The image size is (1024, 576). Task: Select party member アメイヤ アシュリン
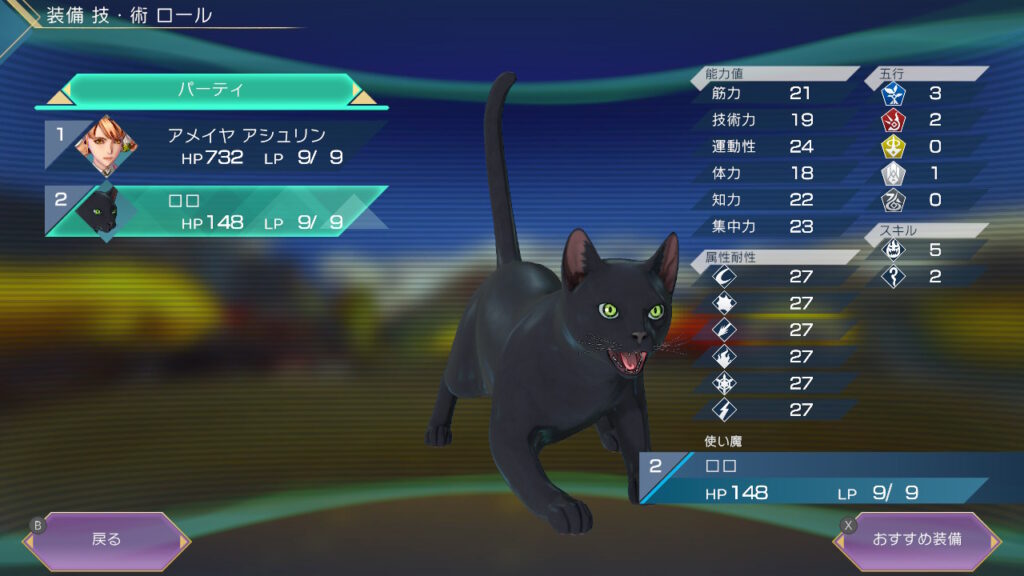tap(215, 146)
